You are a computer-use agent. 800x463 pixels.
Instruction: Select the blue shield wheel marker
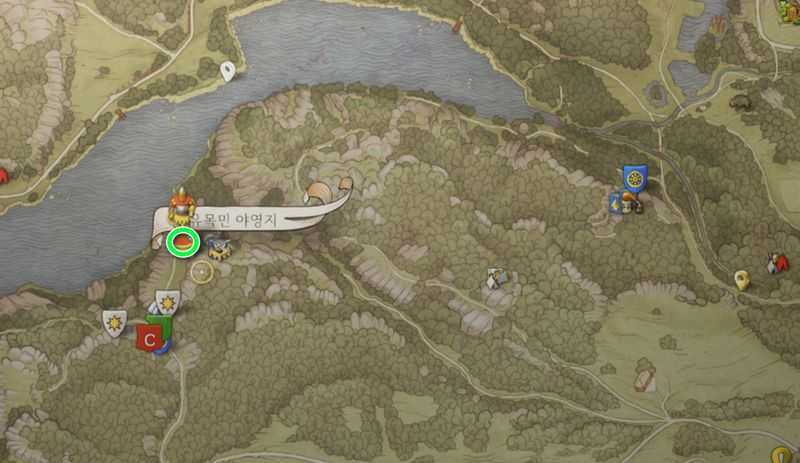click(x=634, y=178)
